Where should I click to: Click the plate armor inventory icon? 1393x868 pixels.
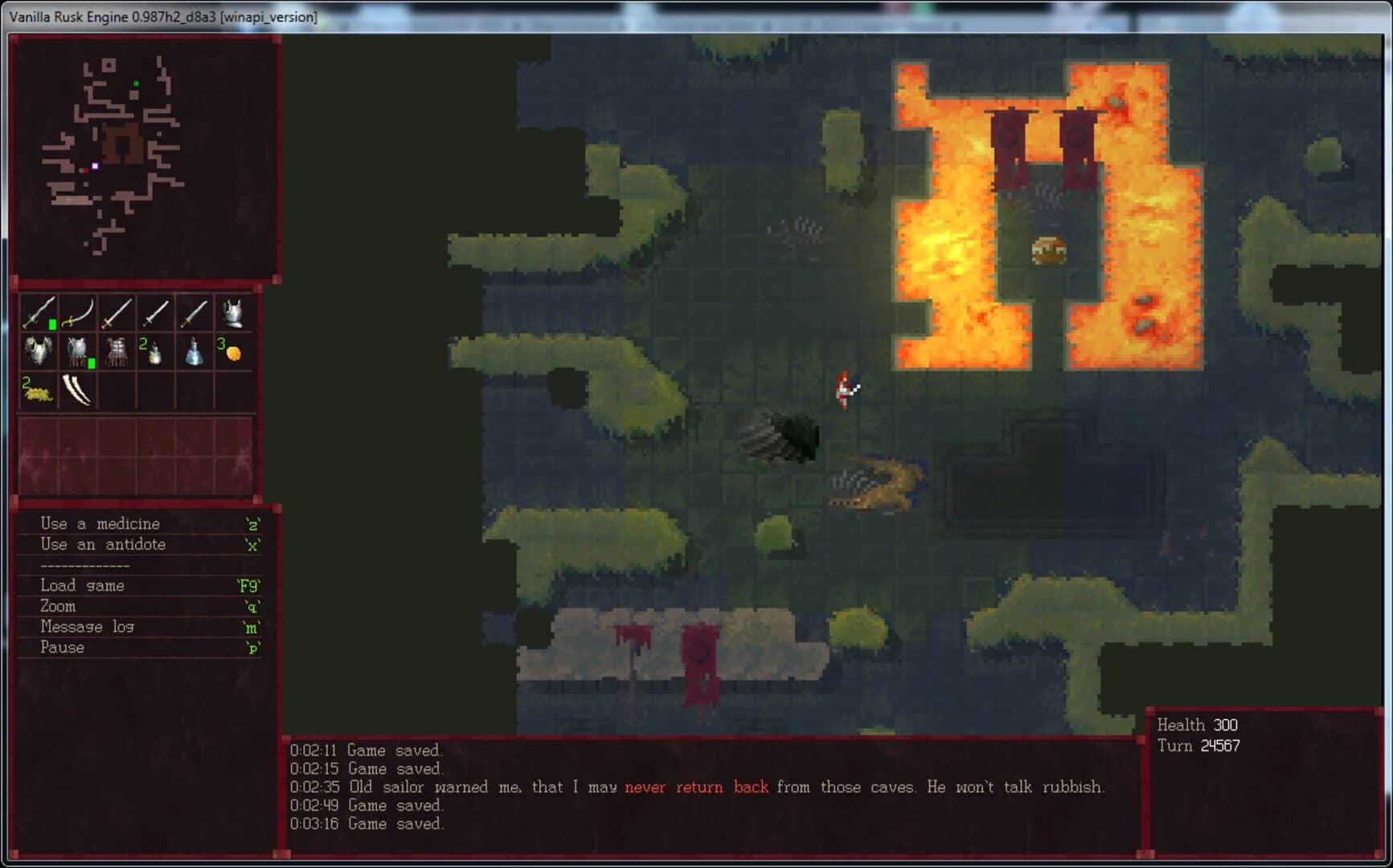coord(39,351)
